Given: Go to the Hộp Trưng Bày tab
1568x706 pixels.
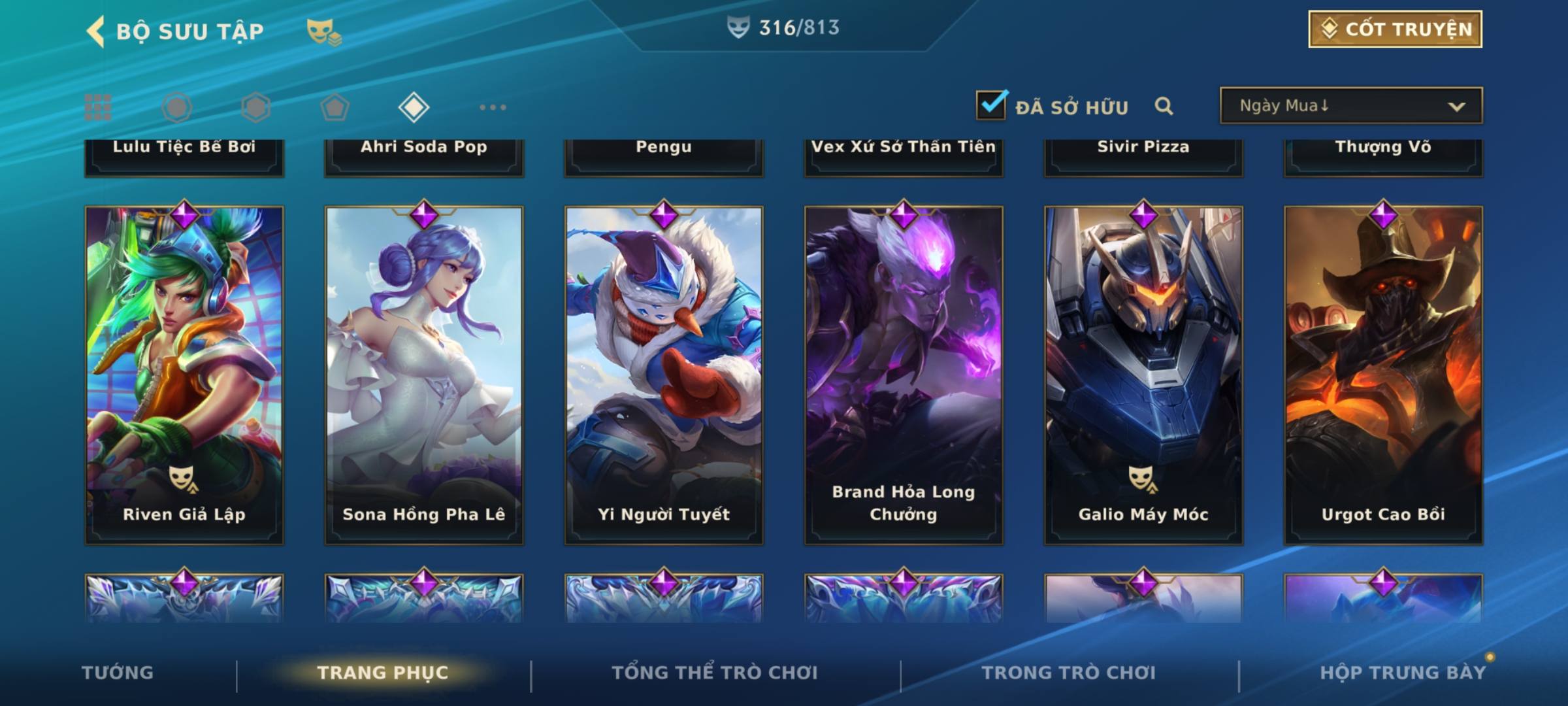Looking at the screenshot, I should 1403,673.
